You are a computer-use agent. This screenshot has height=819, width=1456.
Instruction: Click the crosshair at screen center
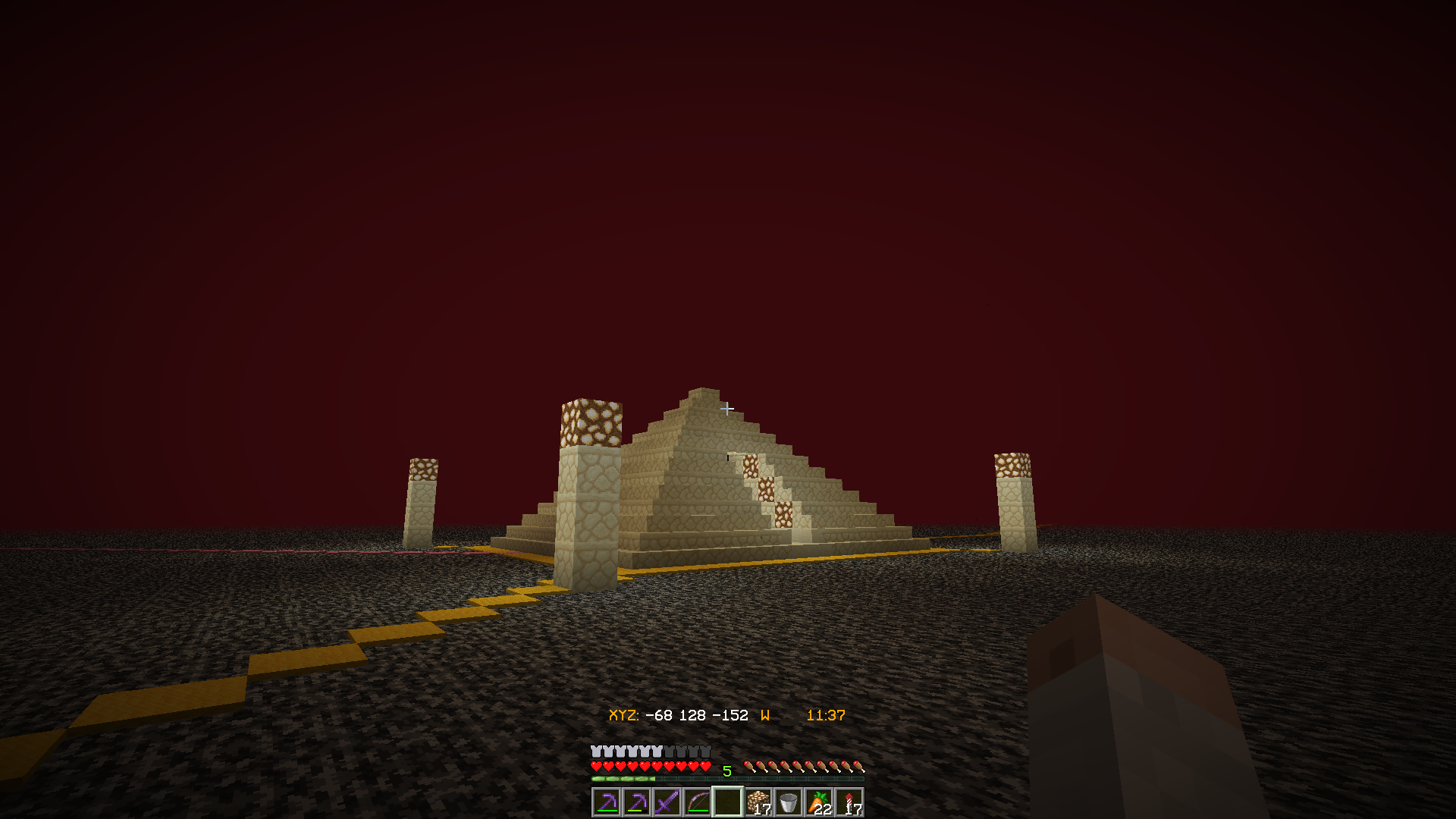pyautogui.click(x=728, y=409)
